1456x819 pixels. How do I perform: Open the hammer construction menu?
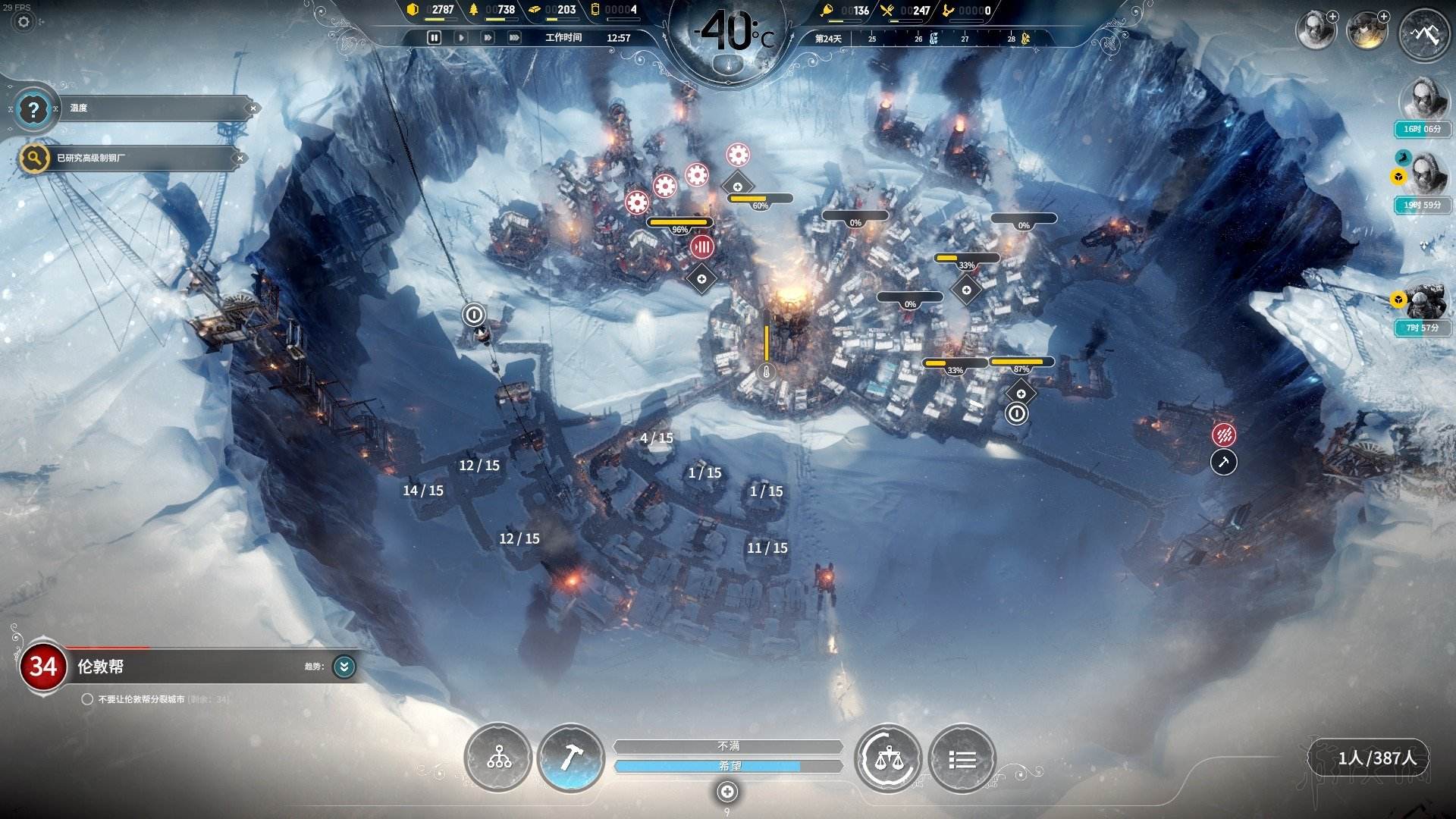pyautogui.click(x=570, y=758)
